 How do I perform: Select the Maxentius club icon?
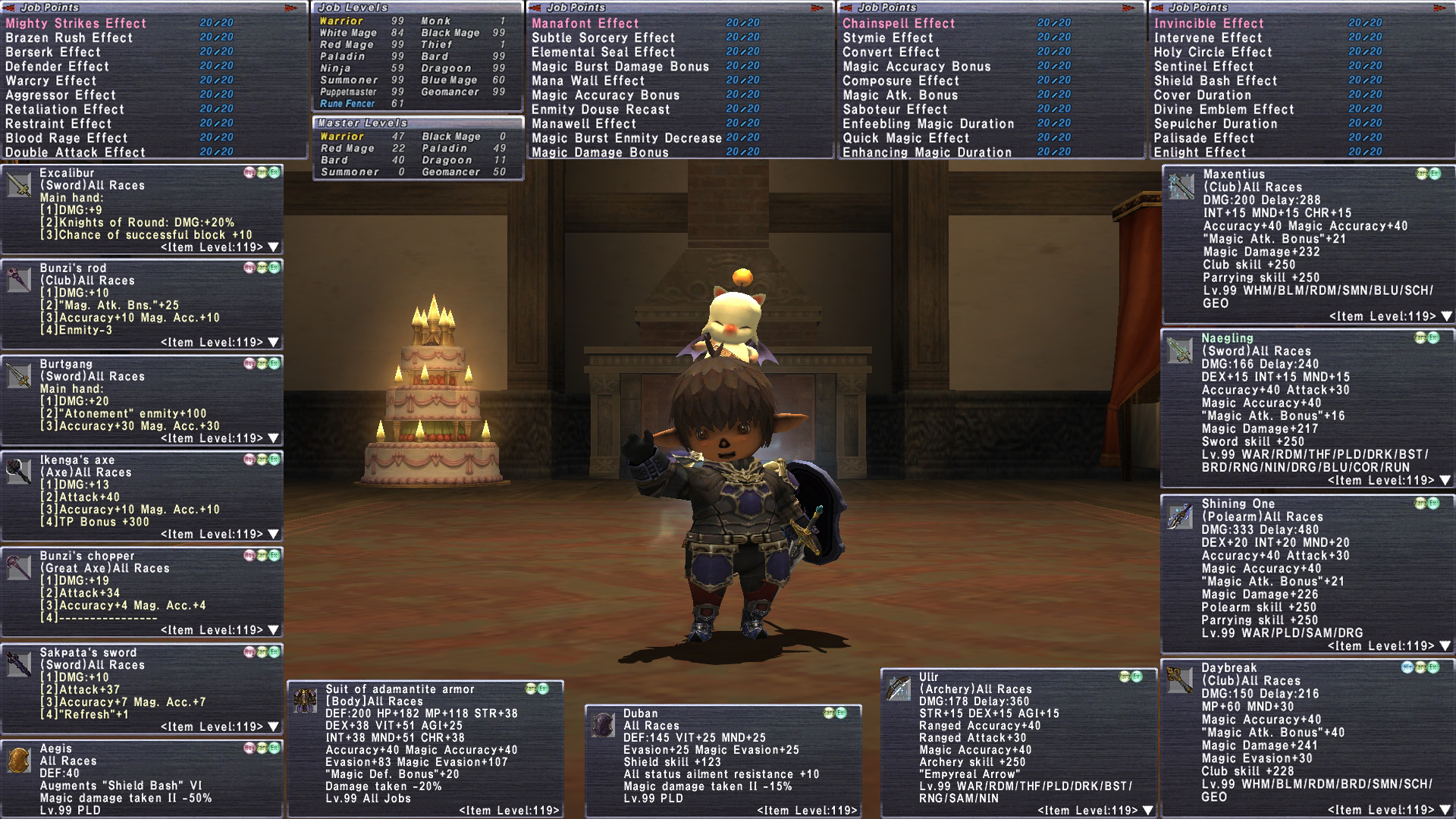coord(1181,187)
